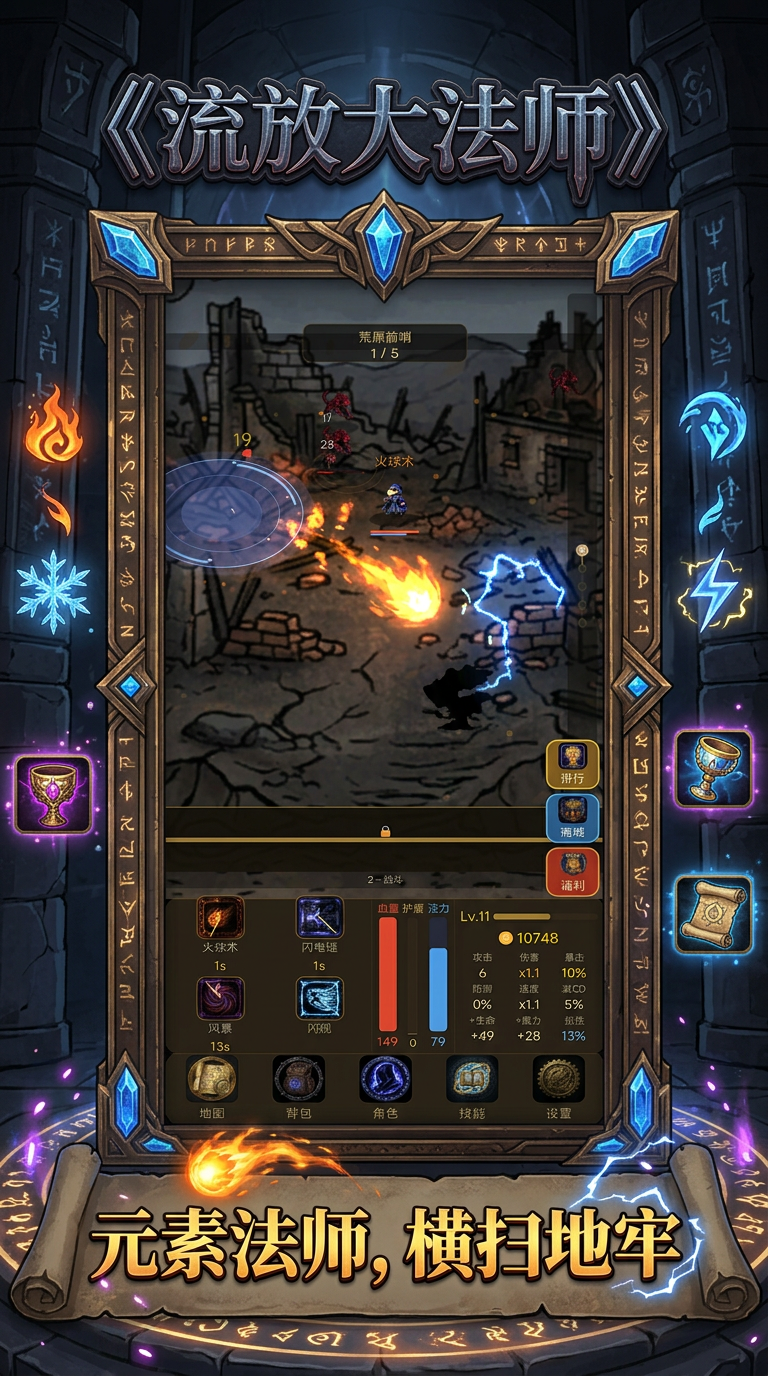This screenshot has width=768, height=1376.
Task: Activate the Fireball (火球术) skill icon
Action: [220, 918]
